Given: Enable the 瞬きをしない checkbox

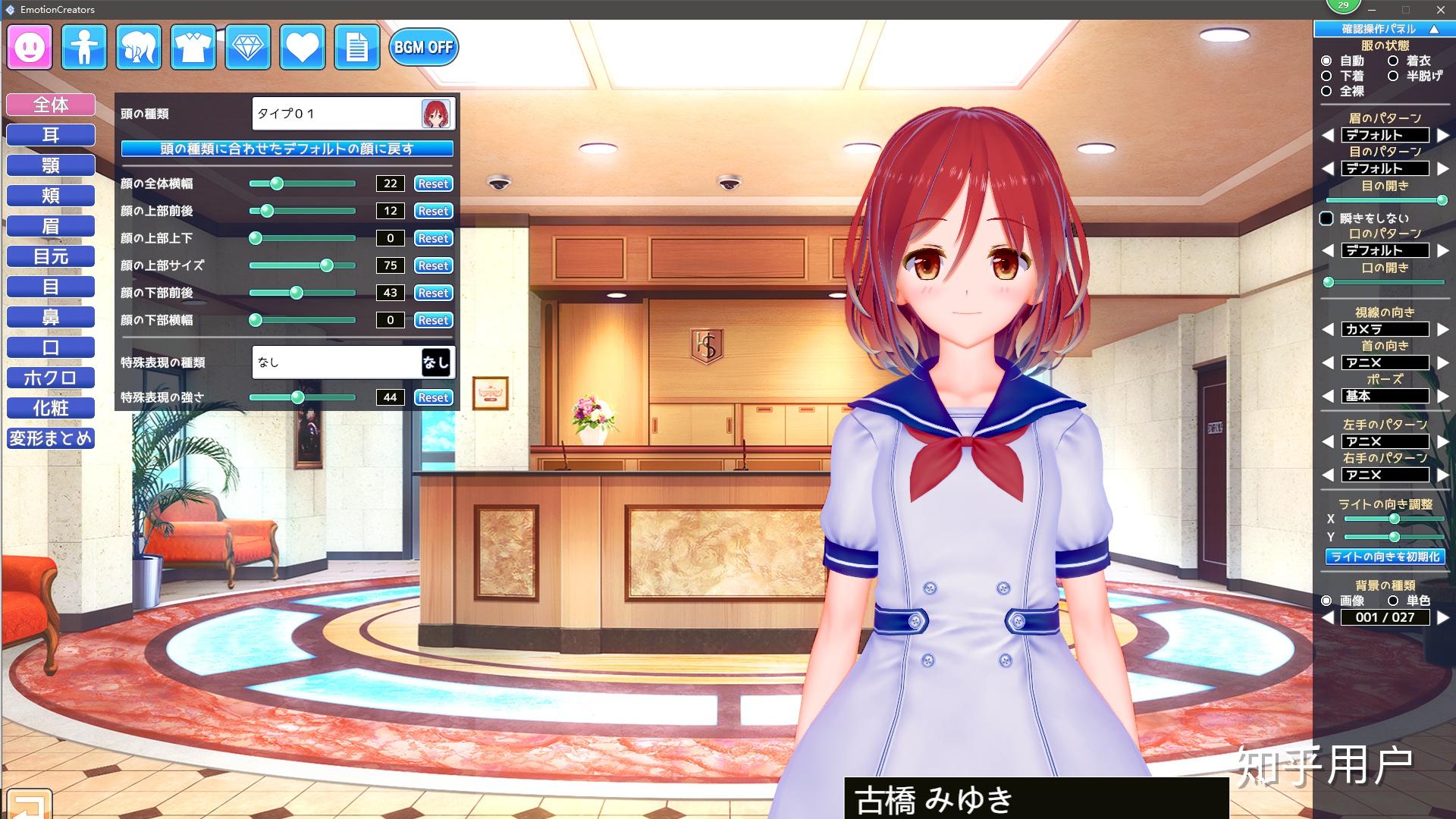Looking at the screenshot, I should click(1327, 218).
